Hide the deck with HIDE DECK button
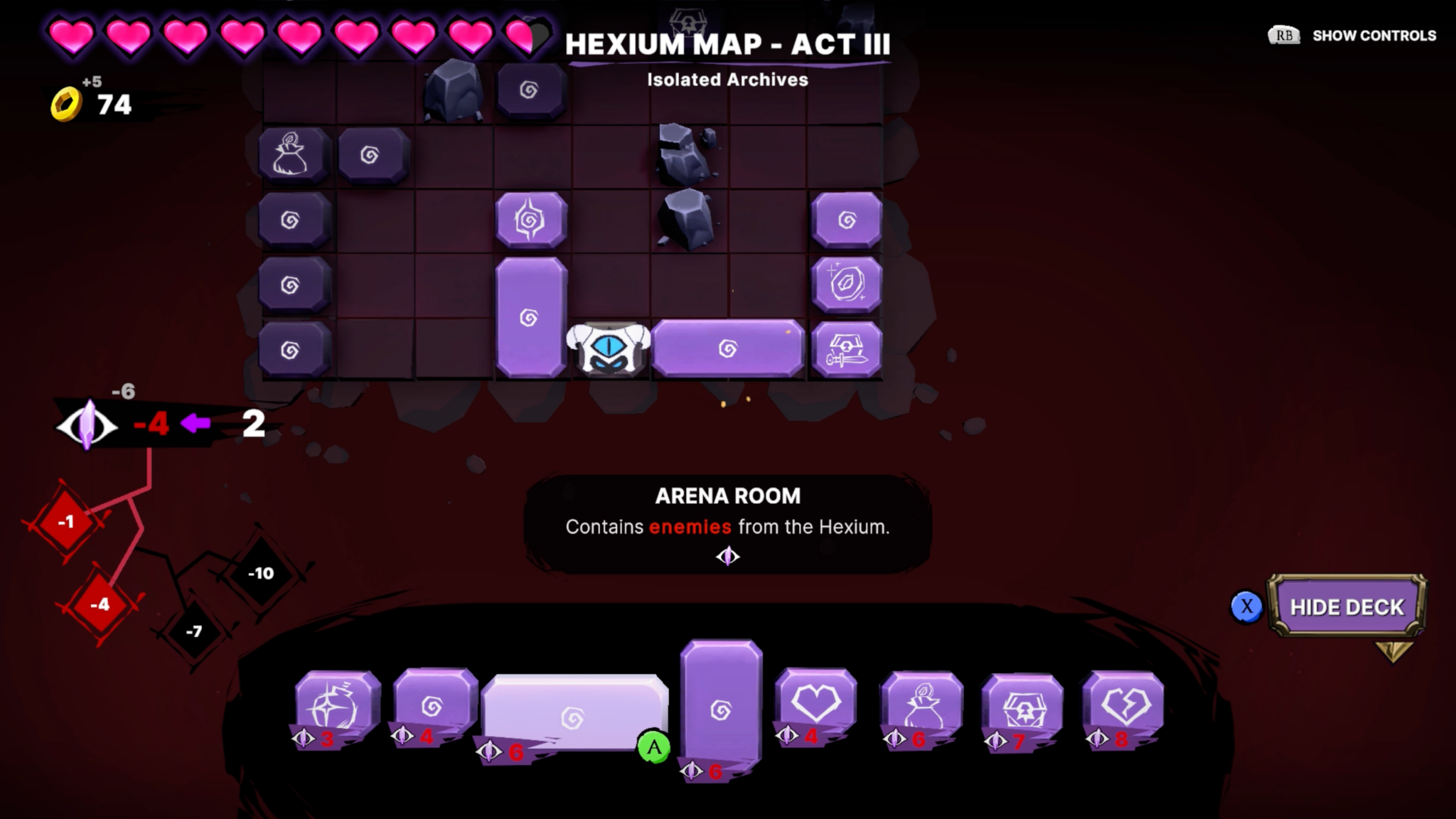The image size is (1456, 819). click(x=1347, y=606)
